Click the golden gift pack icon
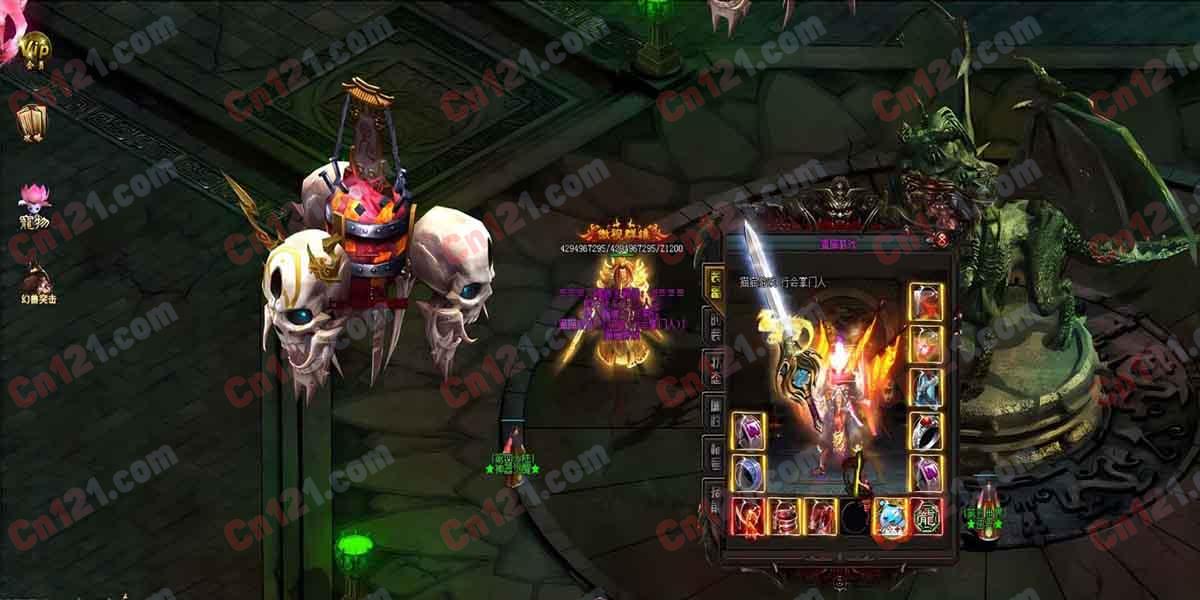Screen dimensions: 1200x600 31,121
